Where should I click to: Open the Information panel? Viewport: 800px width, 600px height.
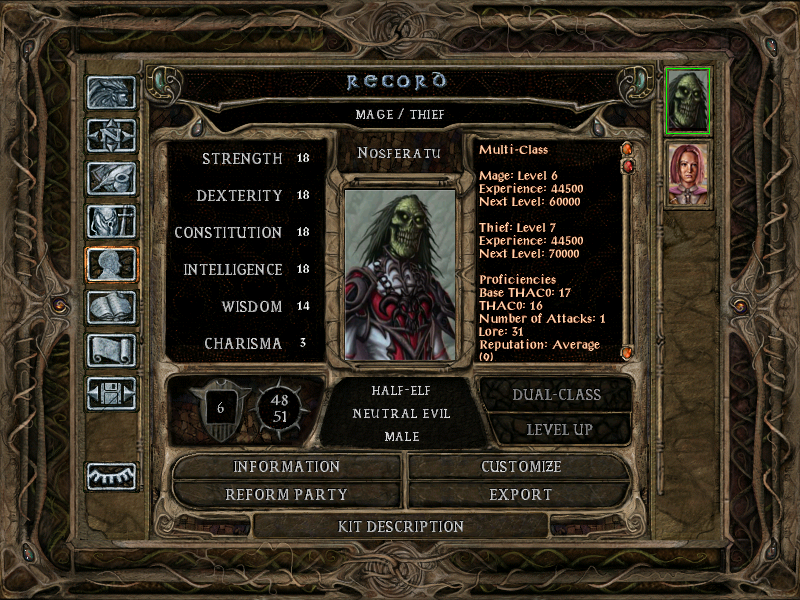click(x=287, y=467)
